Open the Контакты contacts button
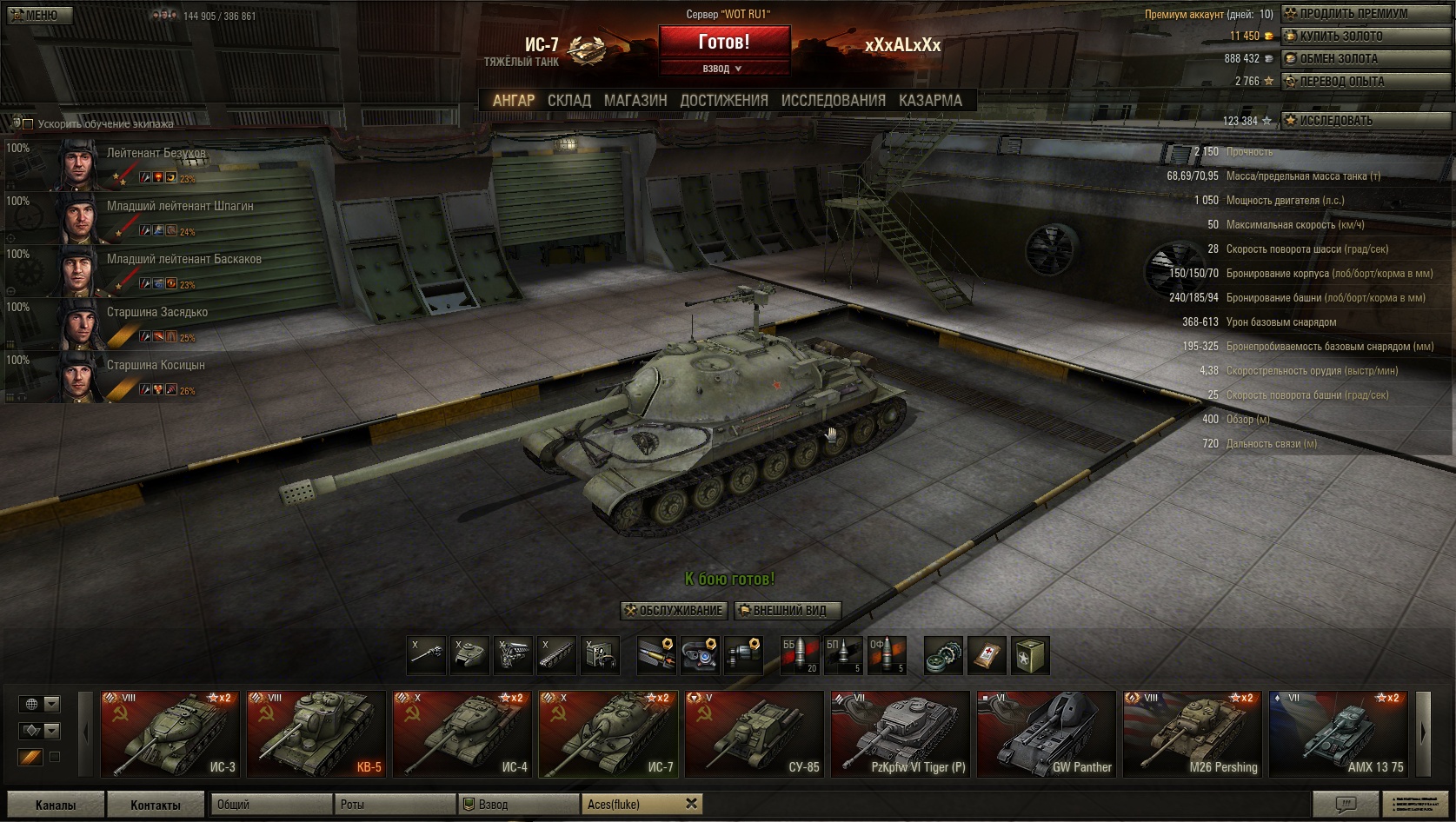The height and width of the screenshot is (822, 1456). coord(156,805)
